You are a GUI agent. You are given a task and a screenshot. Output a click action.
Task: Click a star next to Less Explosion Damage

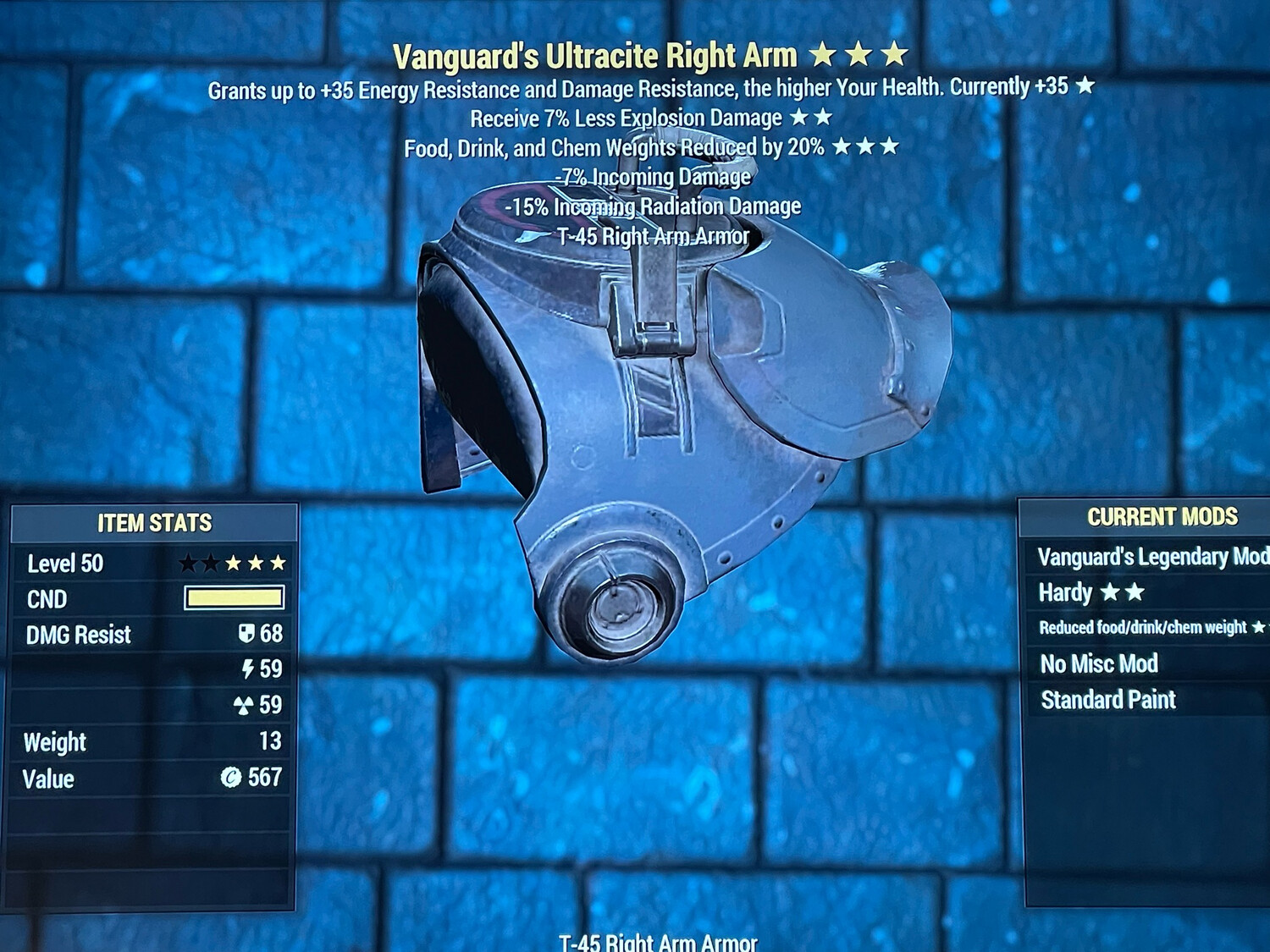(802, 118)
